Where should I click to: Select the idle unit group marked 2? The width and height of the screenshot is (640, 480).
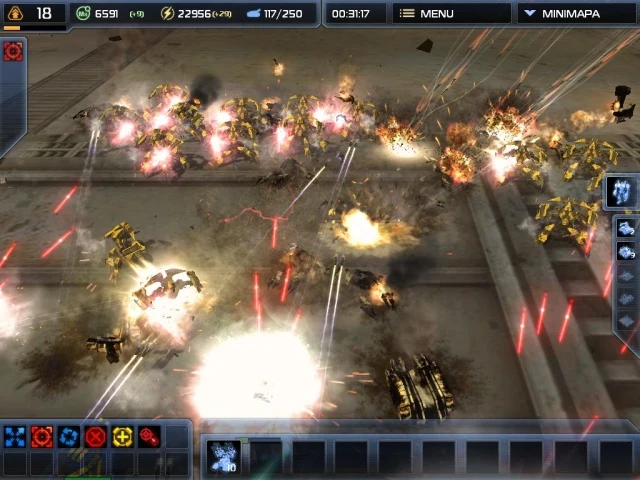tap(625, 227)
